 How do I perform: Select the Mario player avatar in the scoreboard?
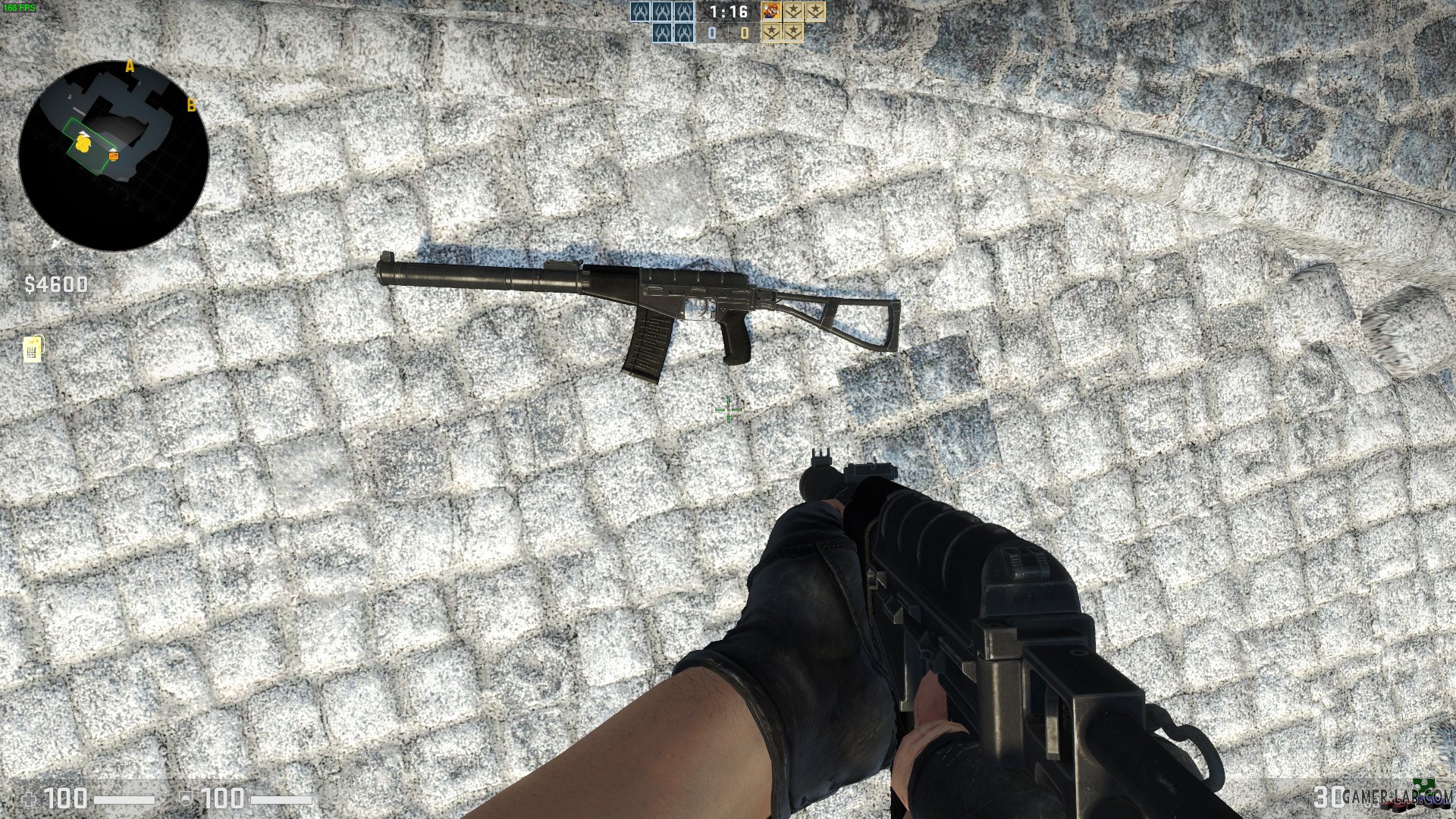coord(770,11)
